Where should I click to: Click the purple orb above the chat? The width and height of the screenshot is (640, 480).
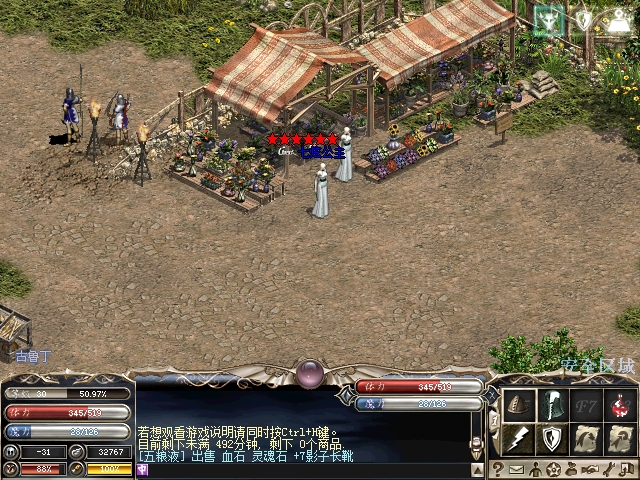(309, 374)
